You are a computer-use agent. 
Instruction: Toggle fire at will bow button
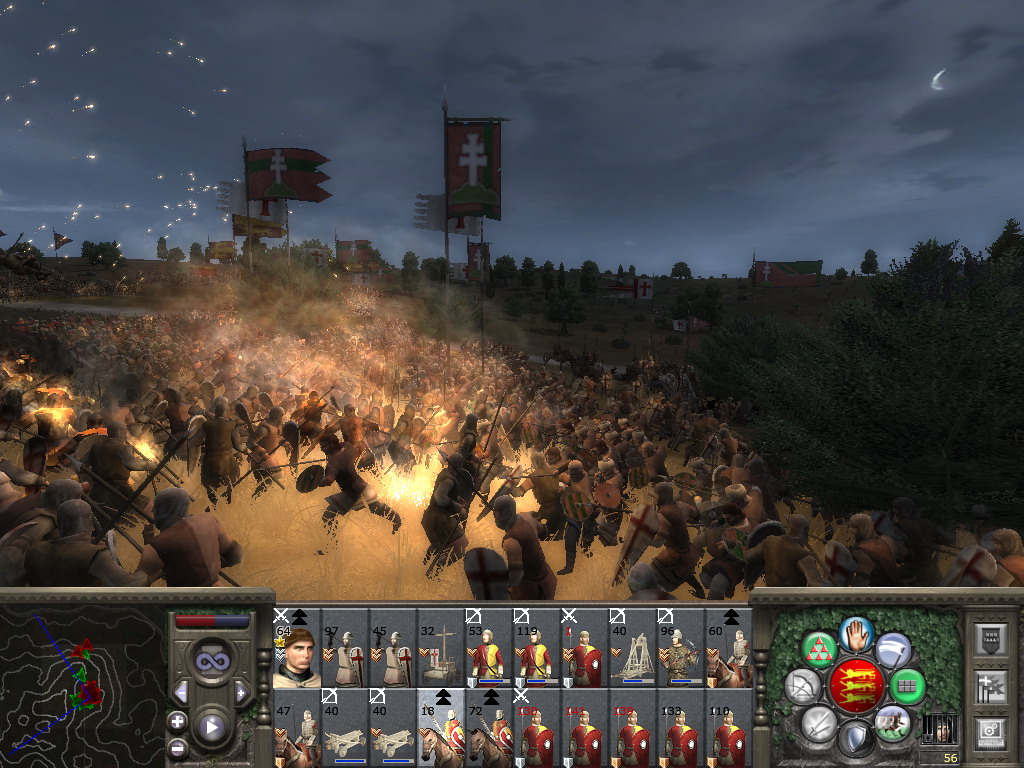tap(804, 687)
